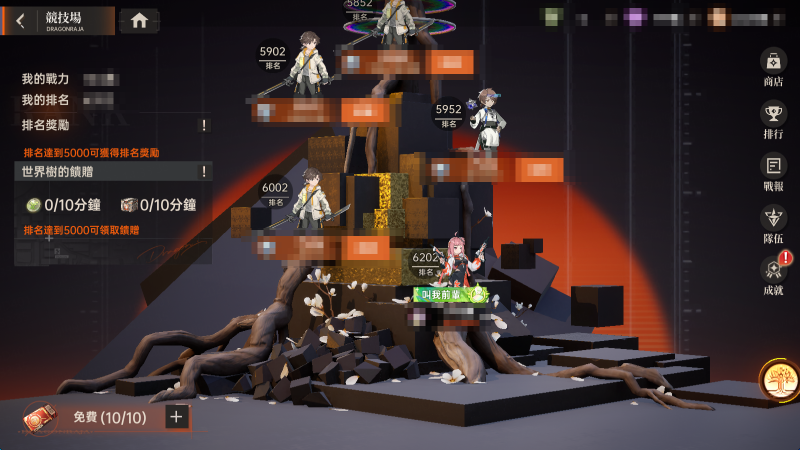Tap the glowing tree emblem button
Screen dimensions: 800x450
tap(777, 380)
